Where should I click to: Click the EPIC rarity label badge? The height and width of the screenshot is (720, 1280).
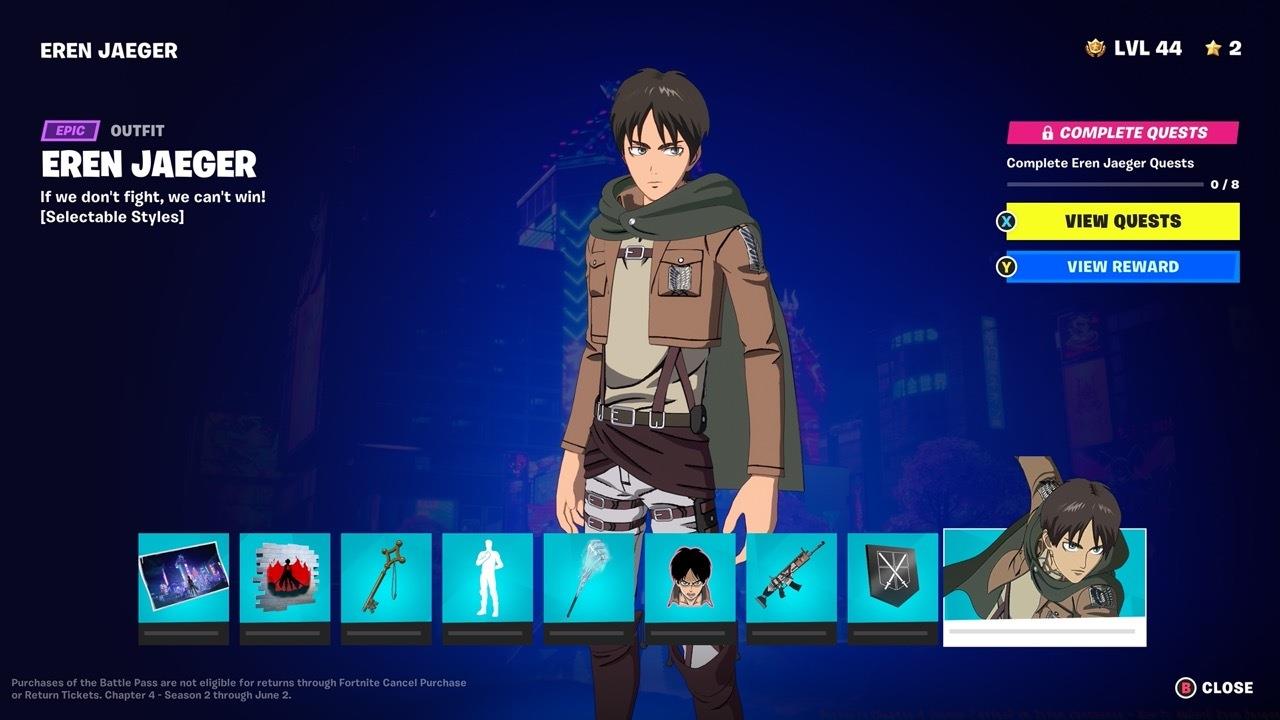69,130
